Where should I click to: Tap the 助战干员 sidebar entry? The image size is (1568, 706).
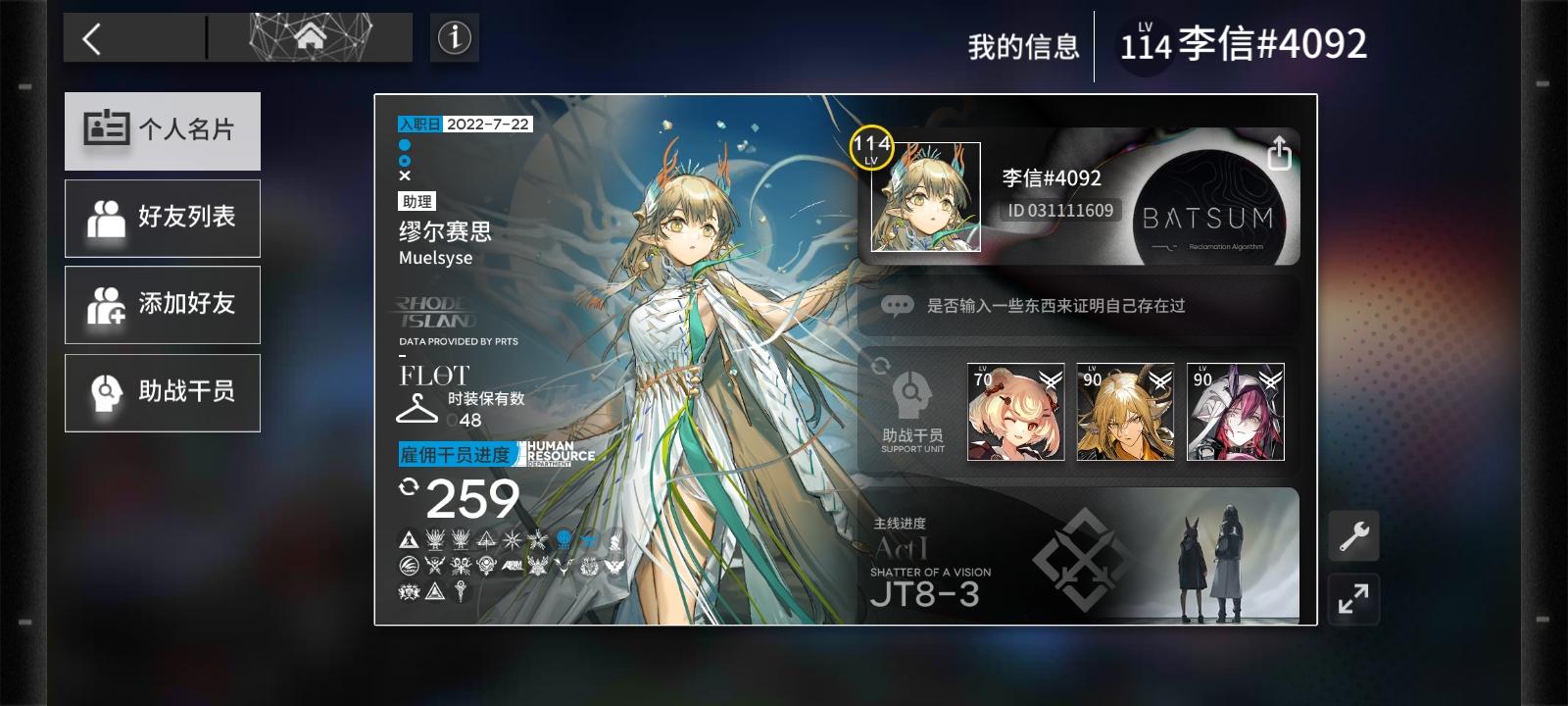pyautogui.click(x=163, y=392)
